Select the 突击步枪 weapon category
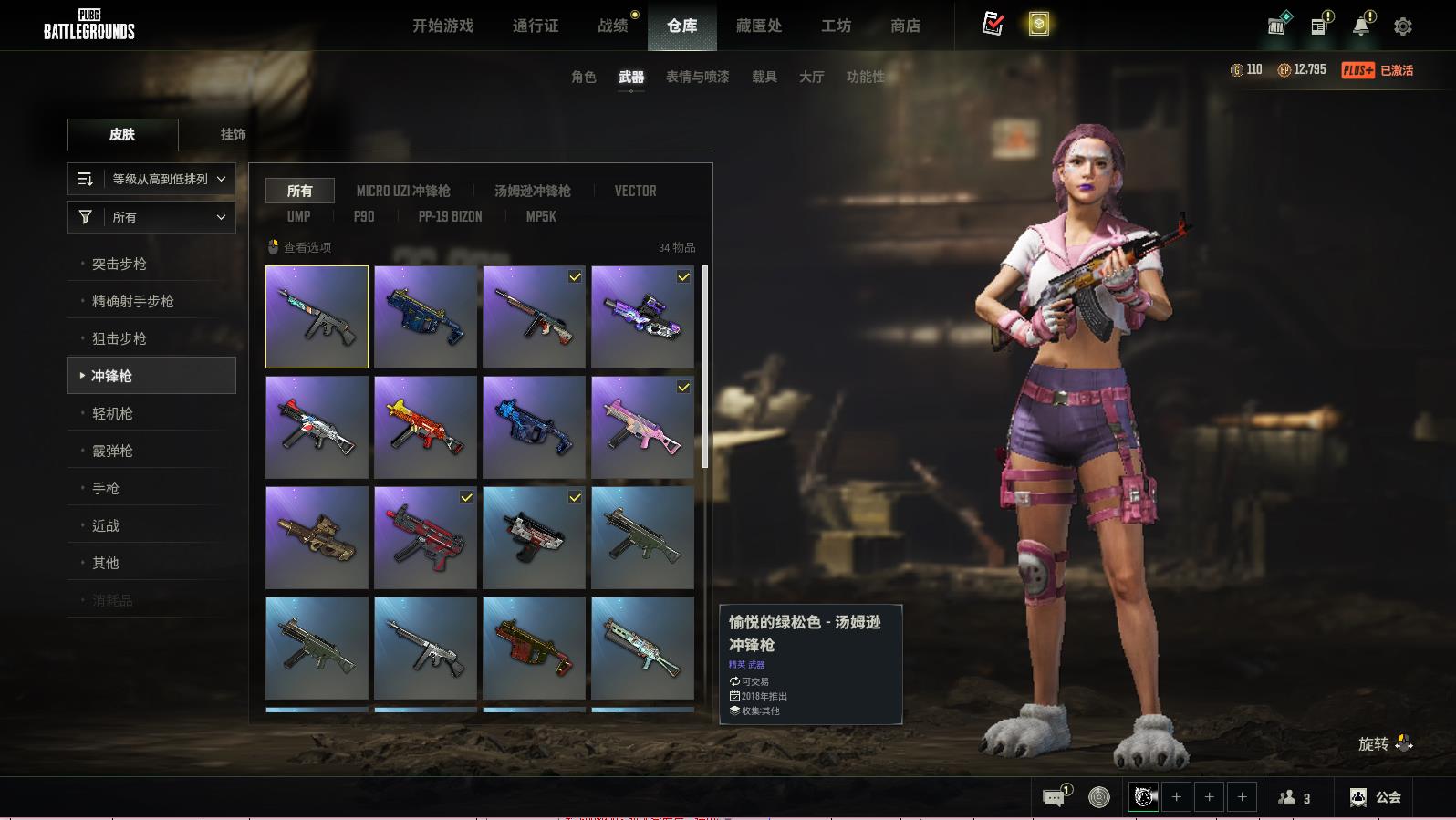Screen dimensions: 1456x820 pos(120,264)
